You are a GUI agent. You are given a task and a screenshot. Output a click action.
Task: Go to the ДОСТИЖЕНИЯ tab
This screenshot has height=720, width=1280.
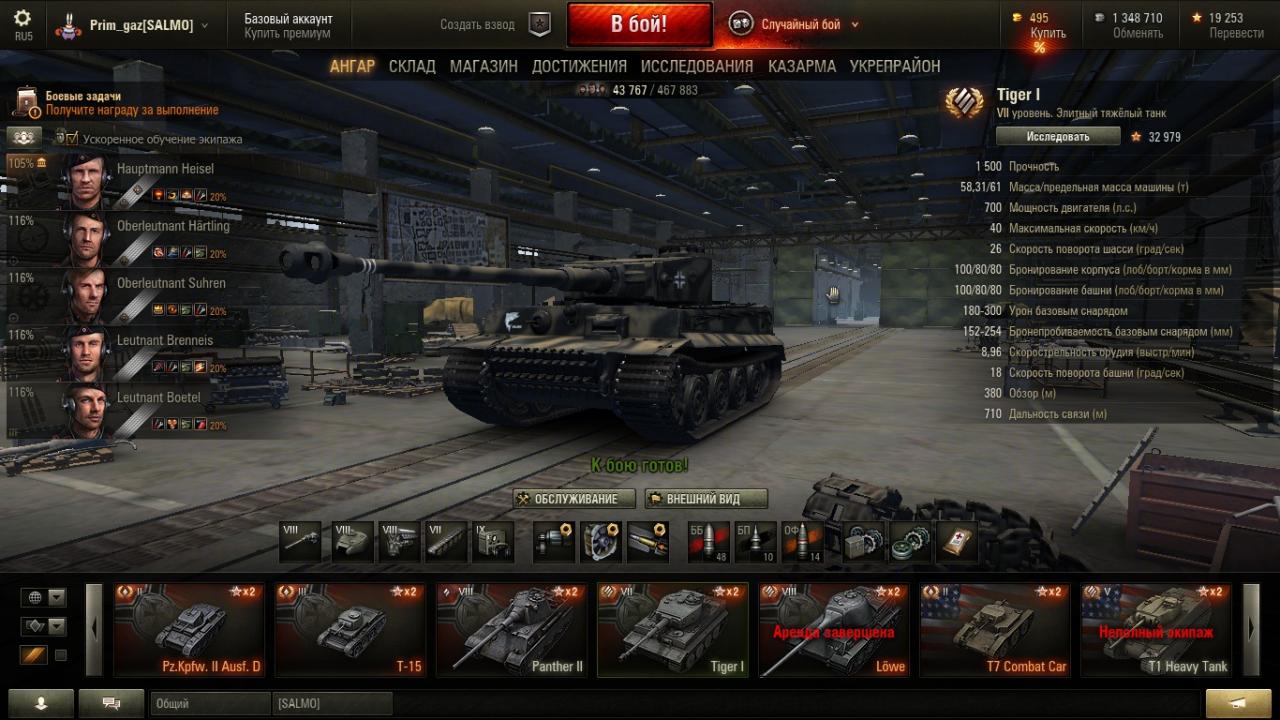click(579, 66)
